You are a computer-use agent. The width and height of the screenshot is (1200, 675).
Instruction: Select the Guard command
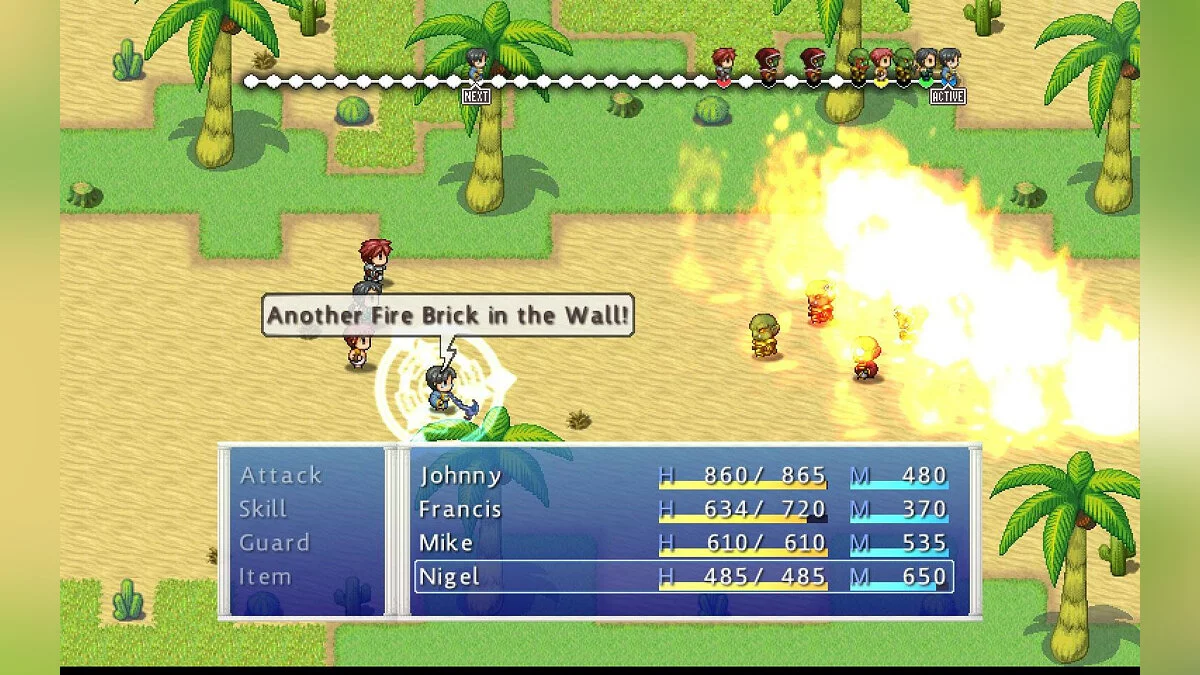point(274,543)
